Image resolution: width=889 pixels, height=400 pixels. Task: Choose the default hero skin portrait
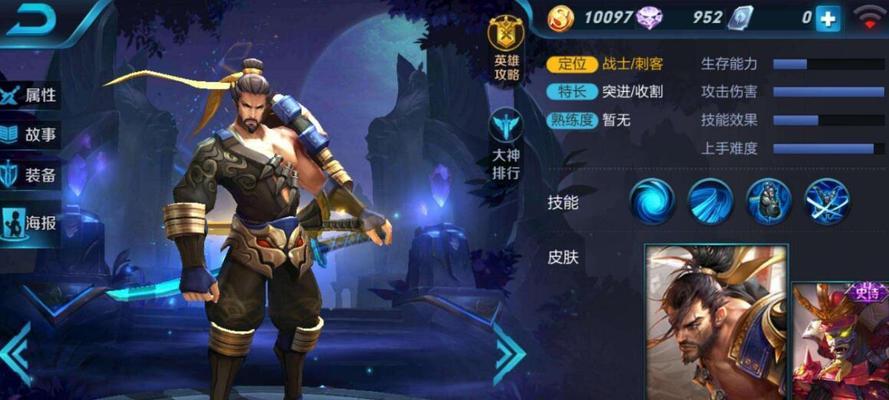pos(715,322)
